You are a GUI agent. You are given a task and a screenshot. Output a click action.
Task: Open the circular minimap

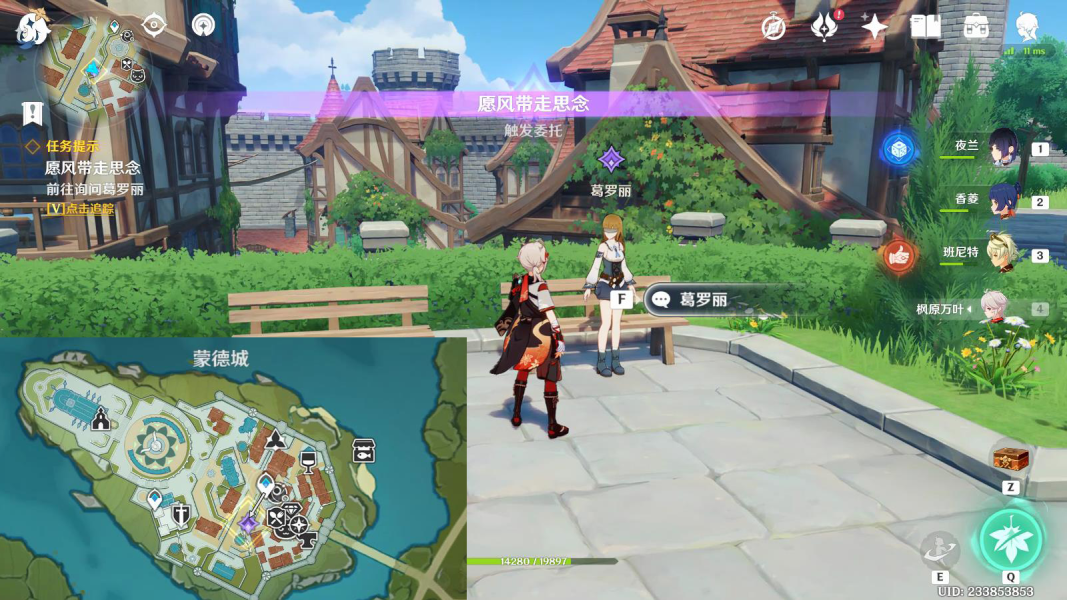94,68
